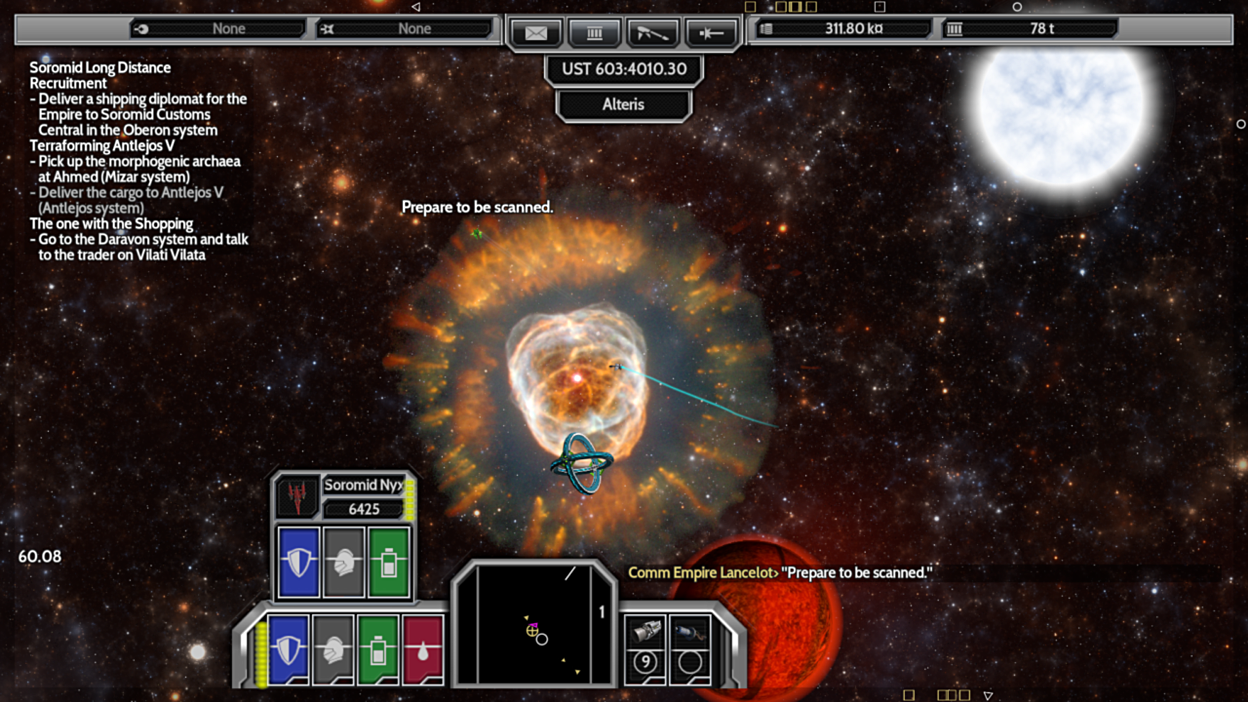Click the red fuel droplet gauge
The height and width of the screenshot is (702, 1248).
click(423, 650)
